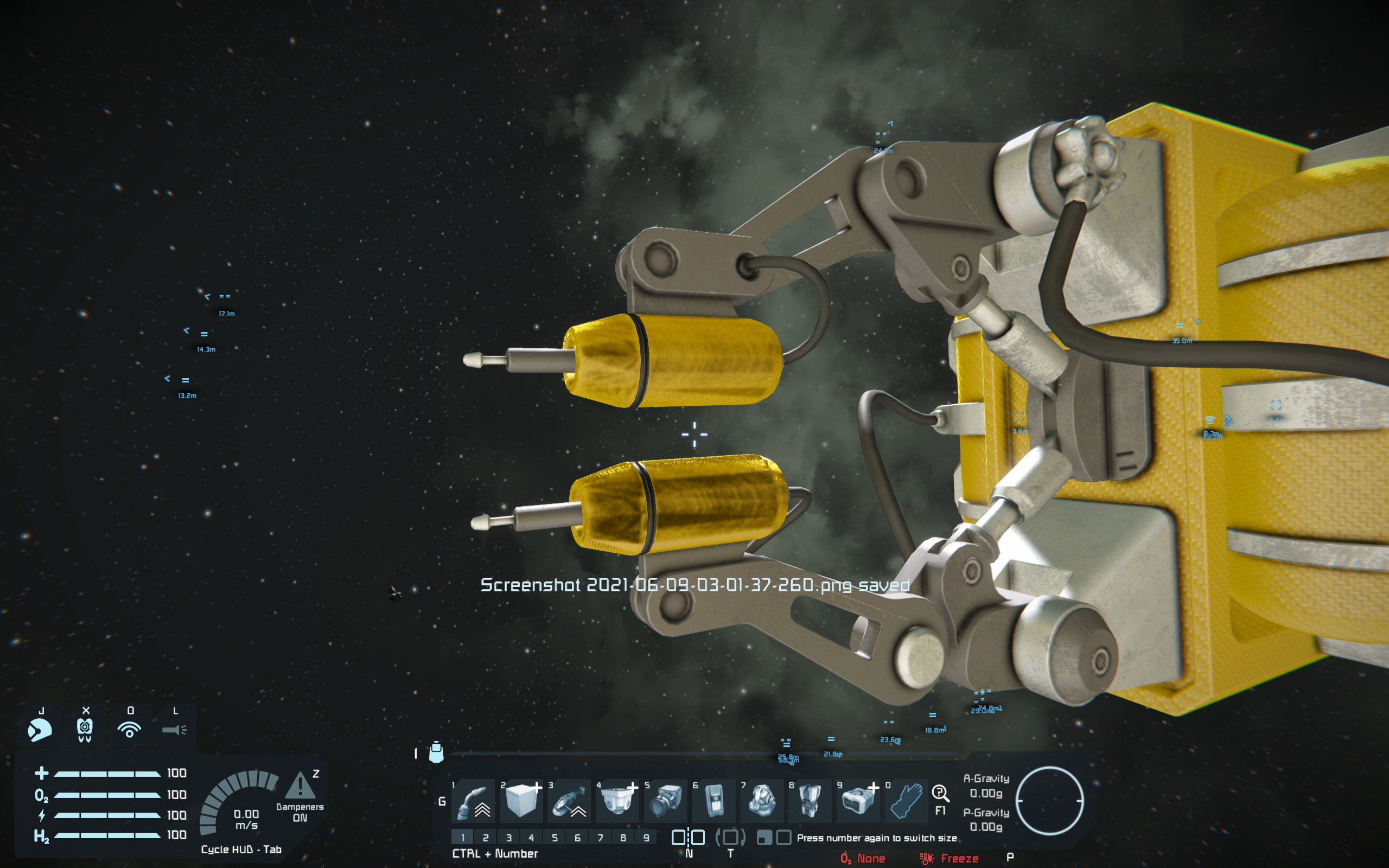Viewport: 1389px width, 868px height.
Task: Open the magnifier help icon
Action: 940,794
